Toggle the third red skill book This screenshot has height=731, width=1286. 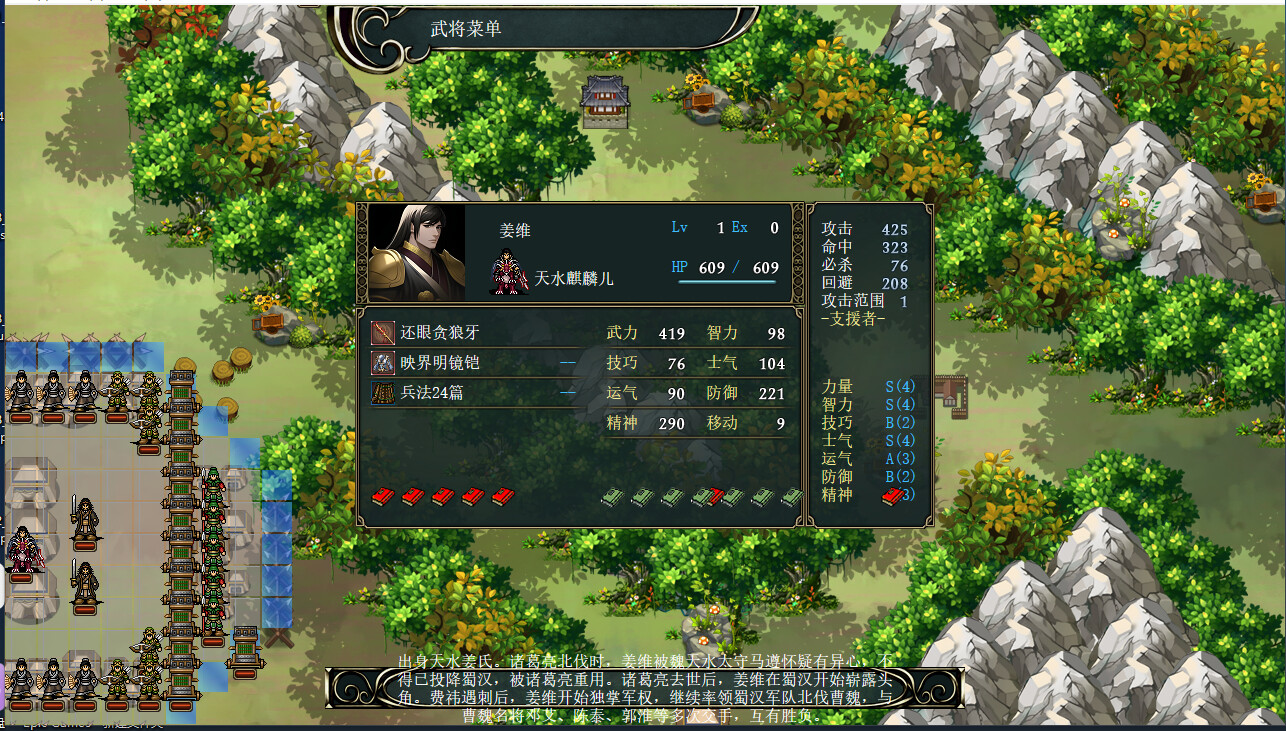point(441,497)
